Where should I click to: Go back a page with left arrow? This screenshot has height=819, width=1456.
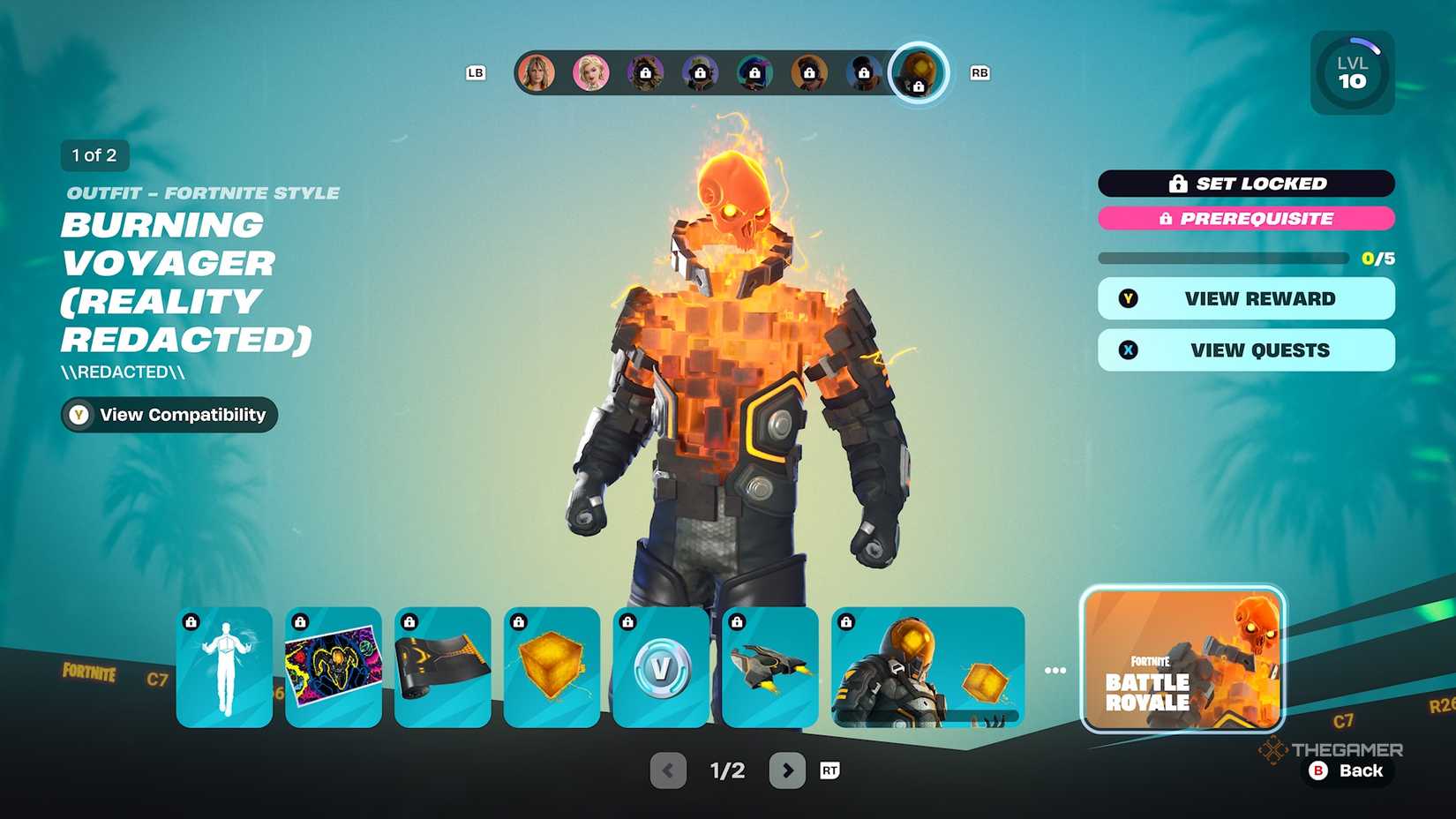[x=668, y=770]
